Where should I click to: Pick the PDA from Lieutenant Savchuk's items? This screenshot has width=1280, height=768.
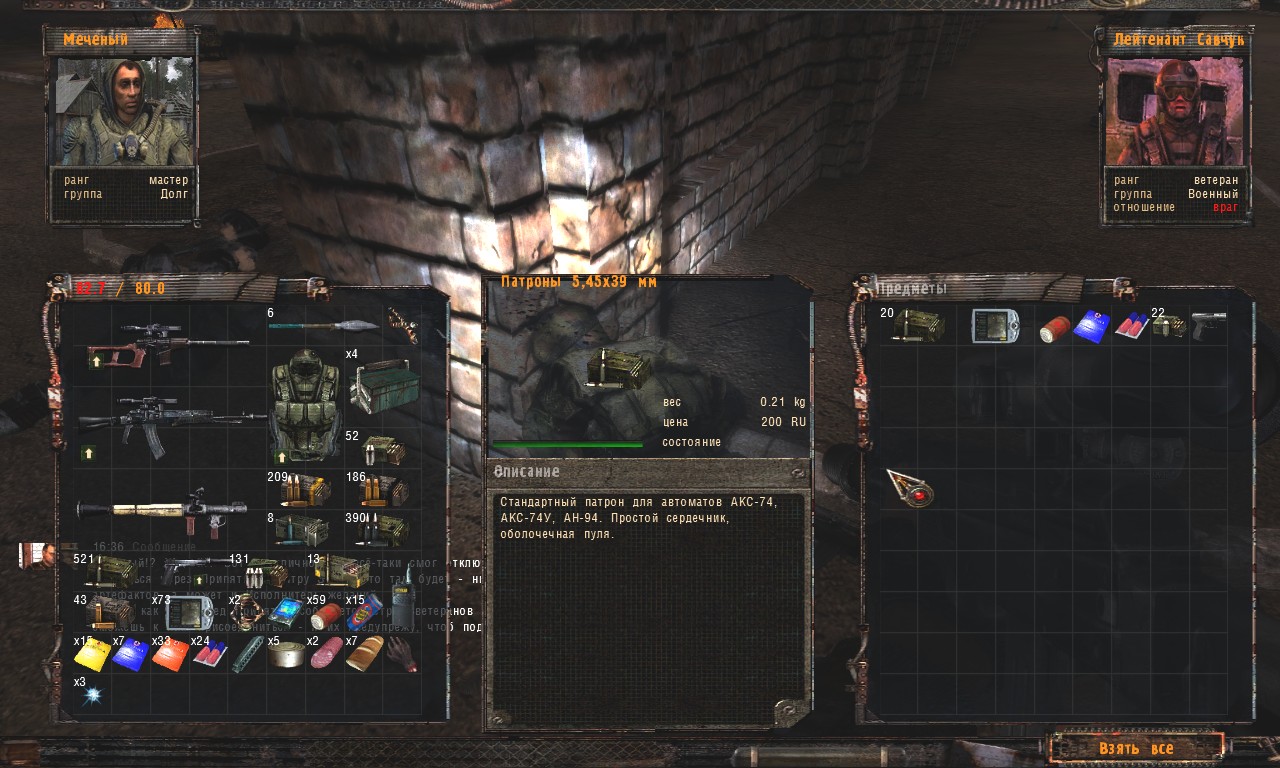click(x=995, y=326)
